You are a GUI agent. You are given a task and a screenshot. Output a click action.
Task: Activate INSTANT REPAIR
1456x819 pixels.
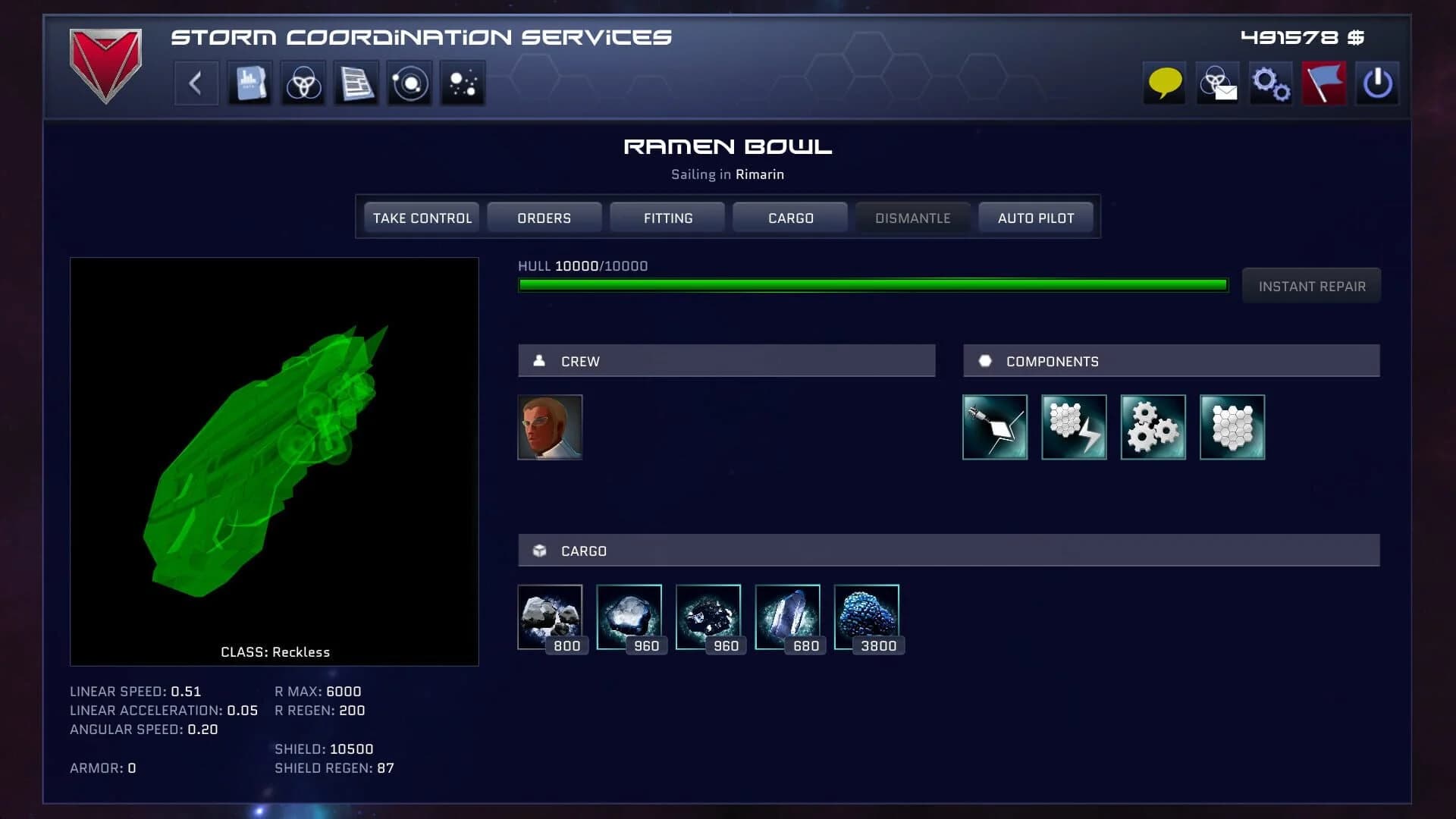1311,286
